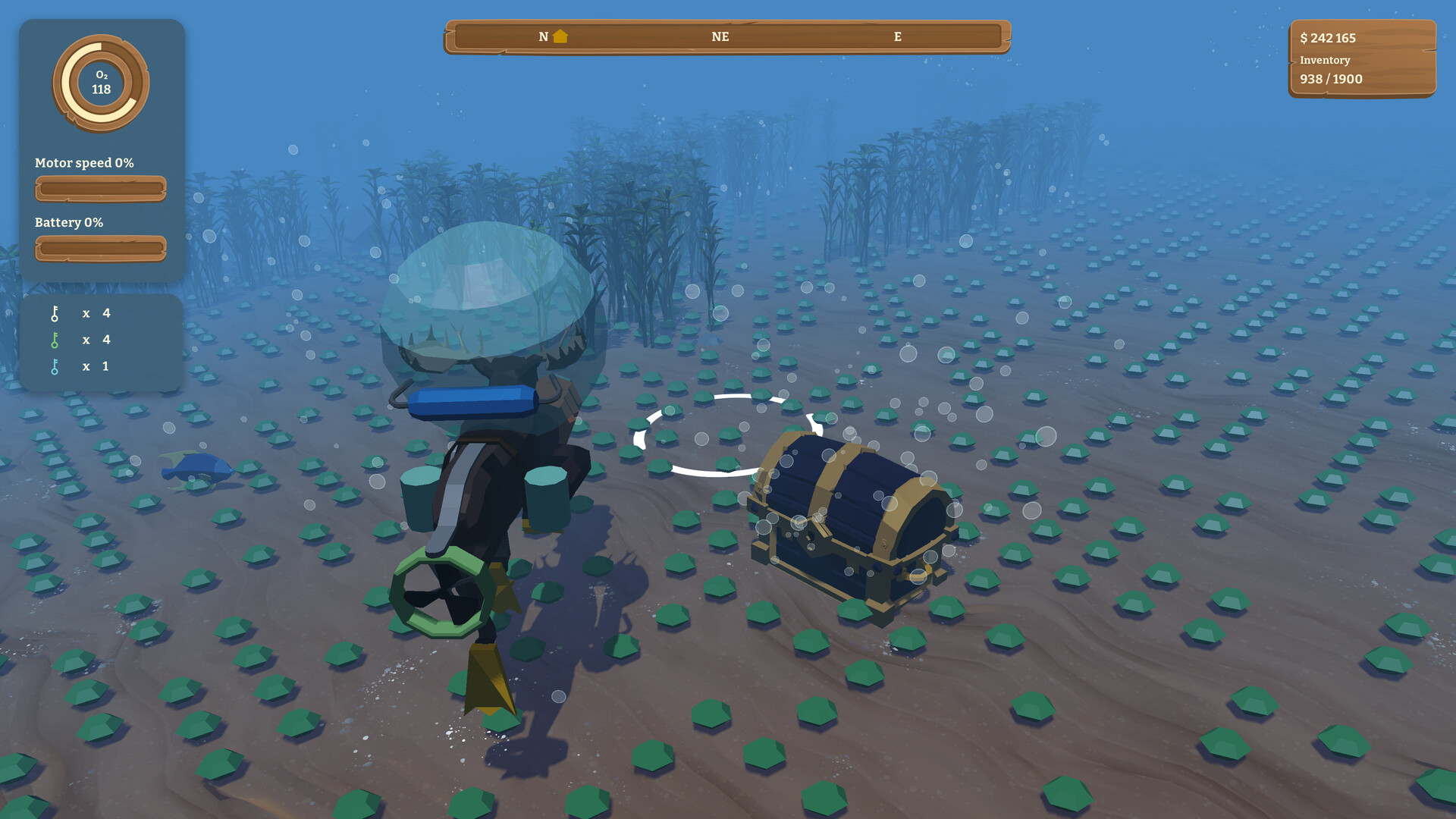Click the O2 oxygen gauge reading 118
The height and width of the screenshot is (819, 1456).
(101, 82)
